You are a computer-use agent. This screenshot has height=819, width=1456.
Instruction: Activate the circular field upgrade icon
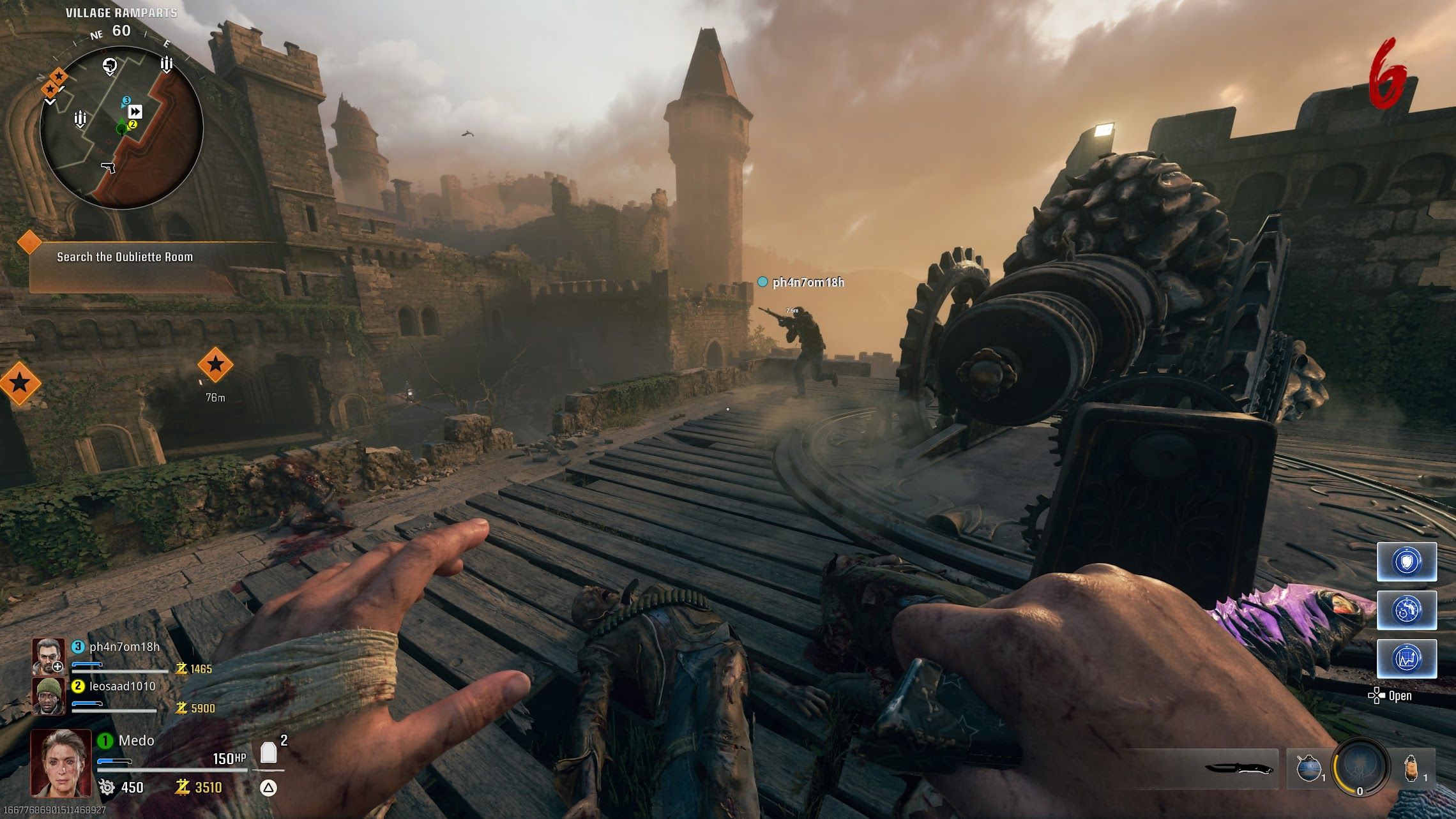pos(1360,765)
